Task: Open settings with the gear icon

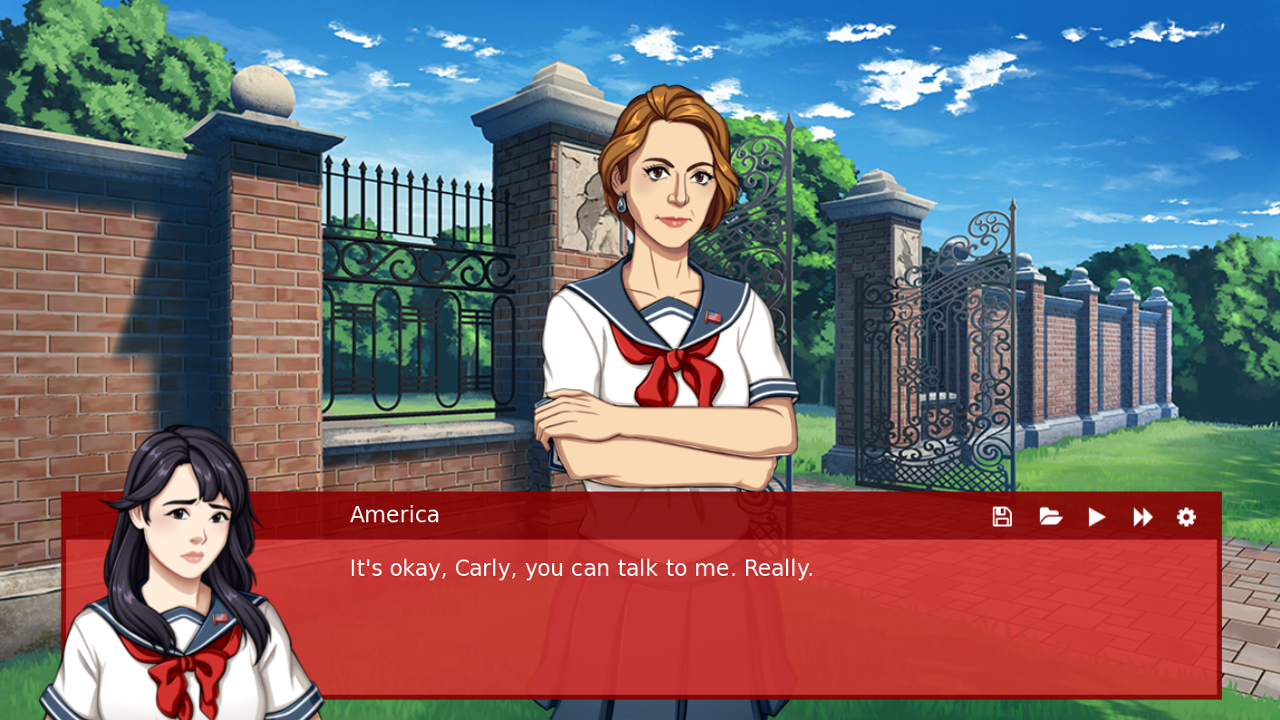Action: [1186, 517]
